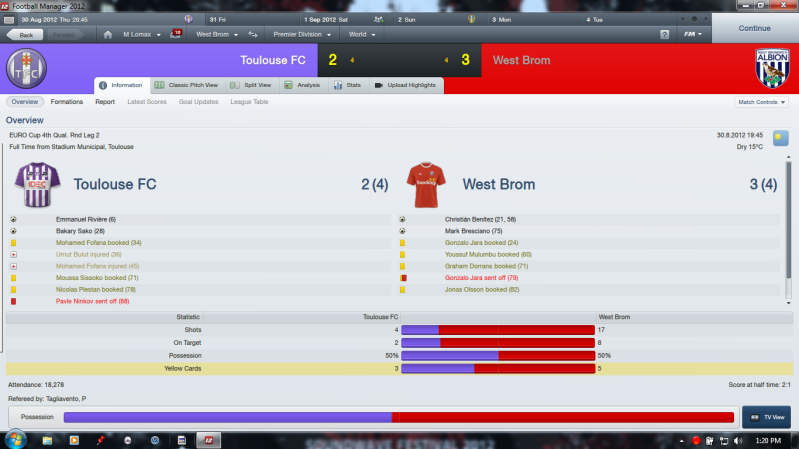Select the Toulouse FC club name in overview
This screenshot has width=799, height=449.
pyautogui.click(x=115, y=184)
